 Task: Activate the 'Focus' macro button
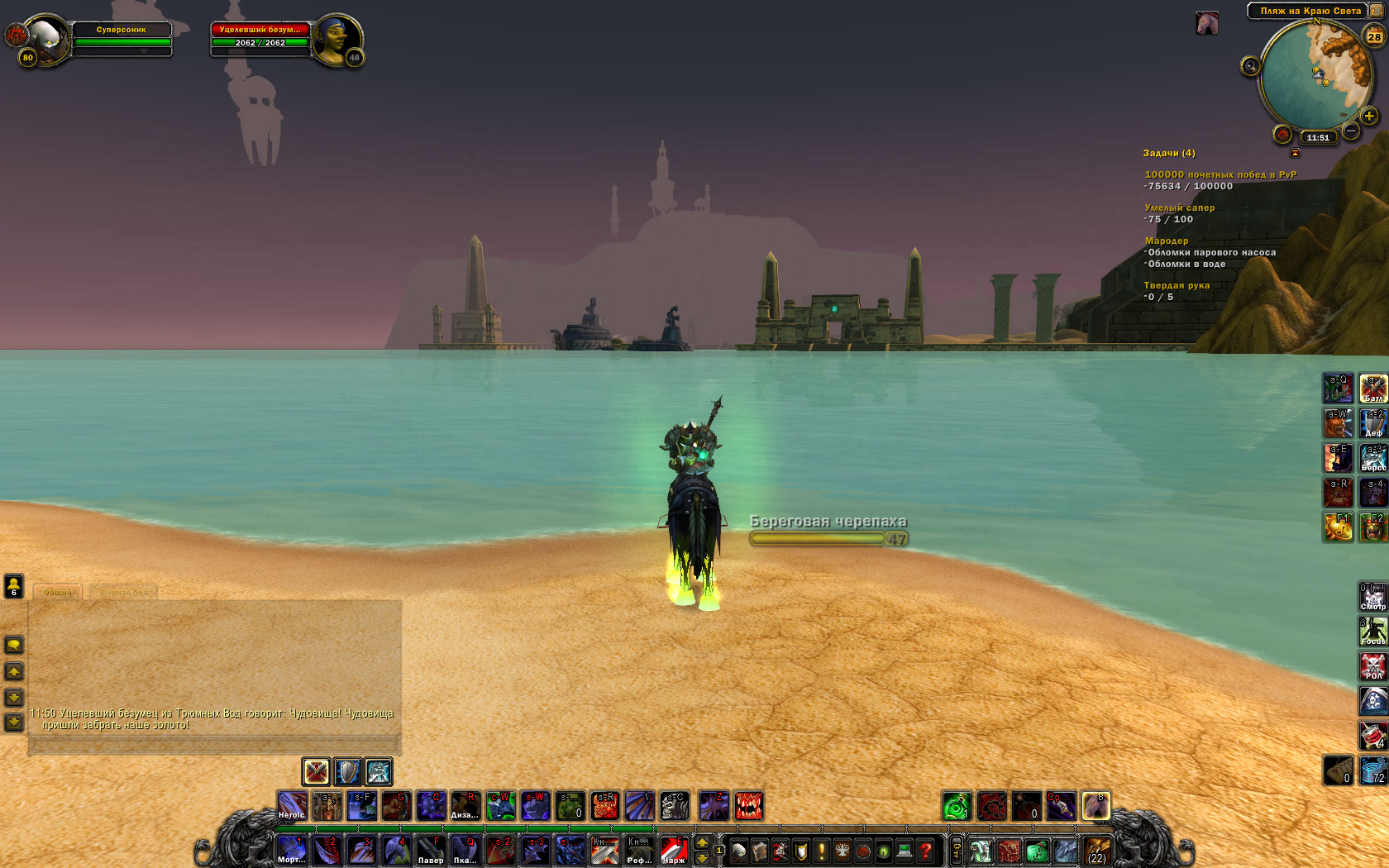[x=1373, y=632]
